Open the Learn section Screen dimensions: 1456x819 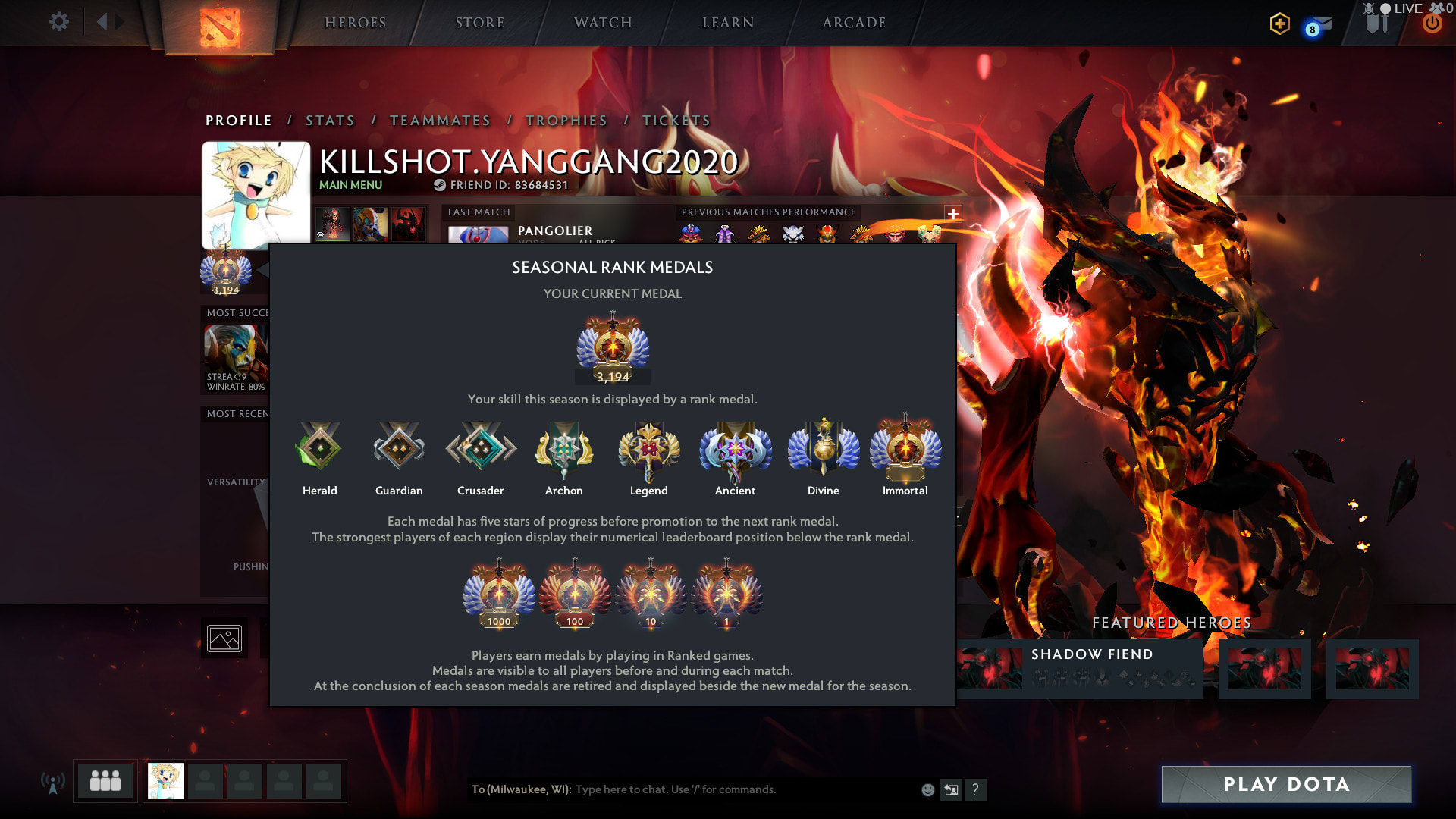pos(728,23)
